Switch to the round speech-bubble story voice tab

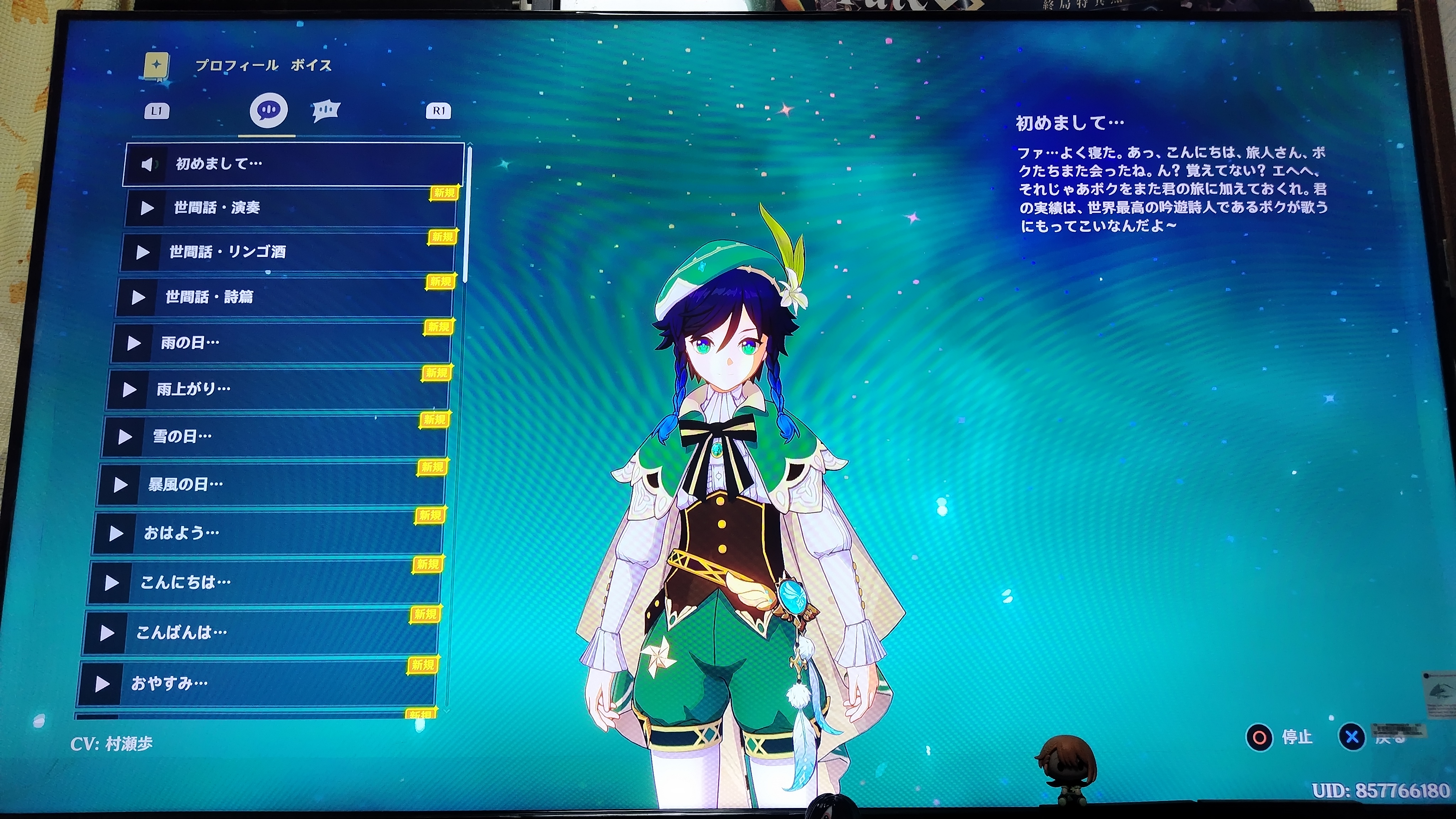click(x=268, y=109)
